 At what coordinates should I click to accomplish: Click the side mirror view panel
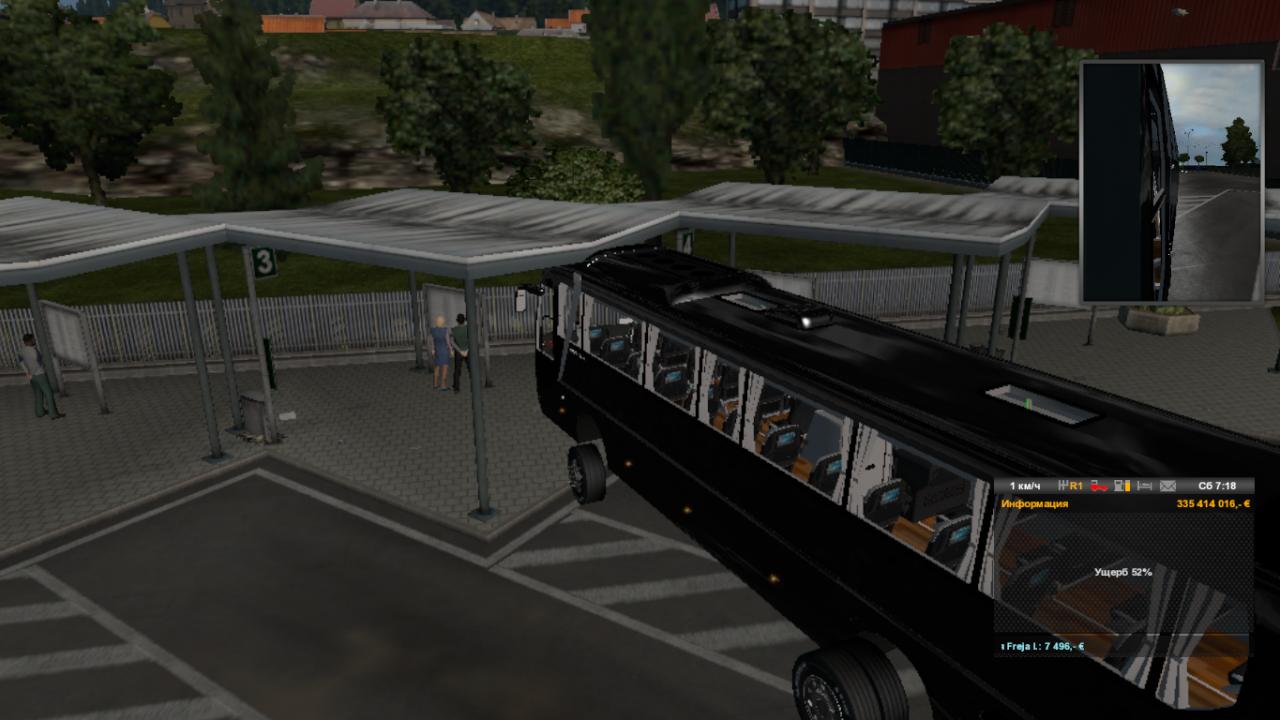click(1171, 182)
